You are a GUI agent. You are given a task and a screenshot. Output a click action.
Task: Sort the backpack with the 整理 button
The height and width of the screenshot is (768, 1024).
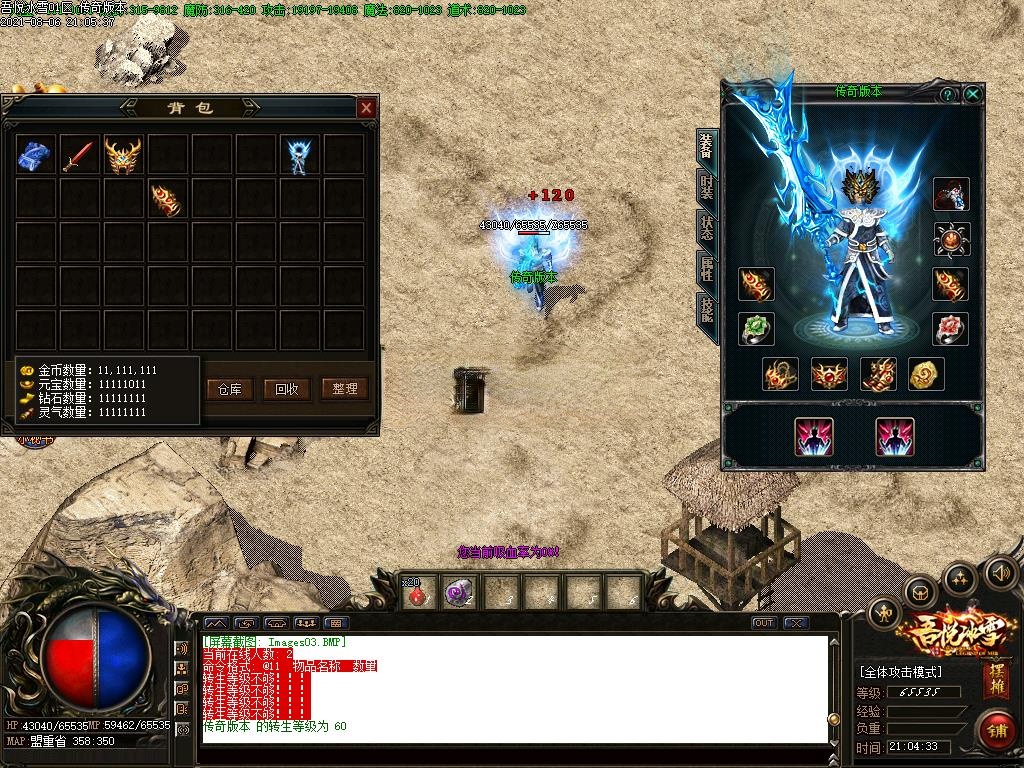click(x=345, y=389)
